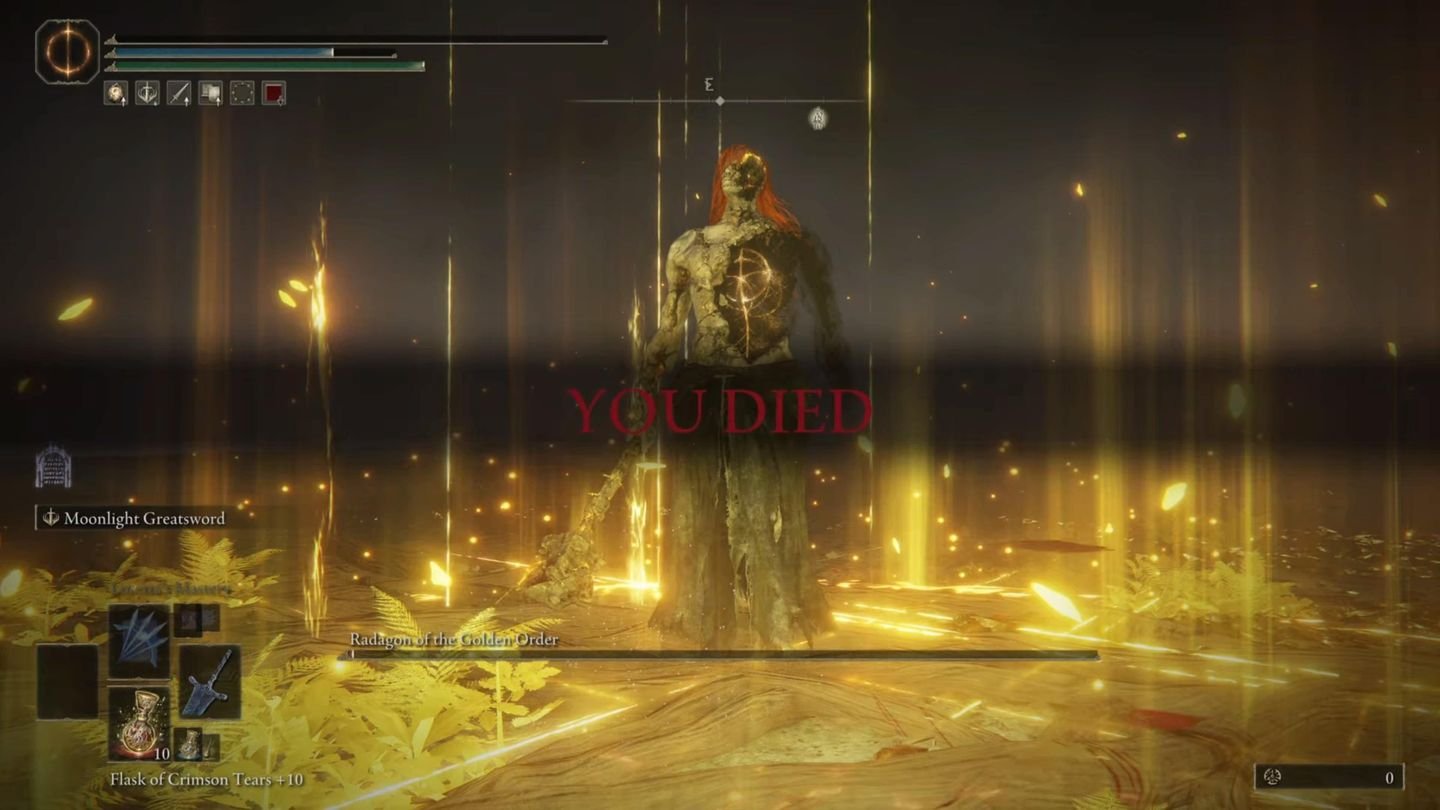Click the small next-spell queue icon
The width and height of the screenshot is (1440, 810).
(188, 620)
